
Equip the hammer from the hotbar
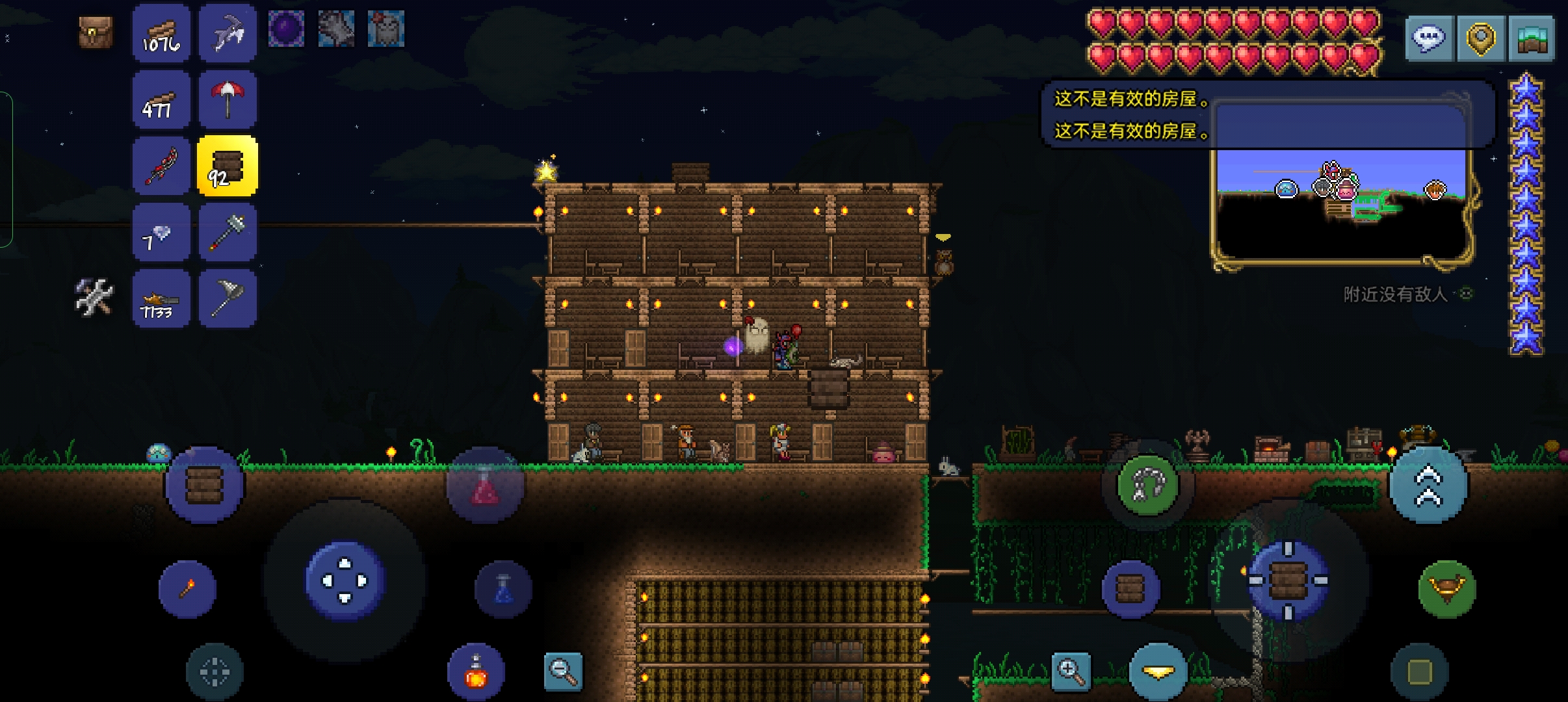pos(228,233)
